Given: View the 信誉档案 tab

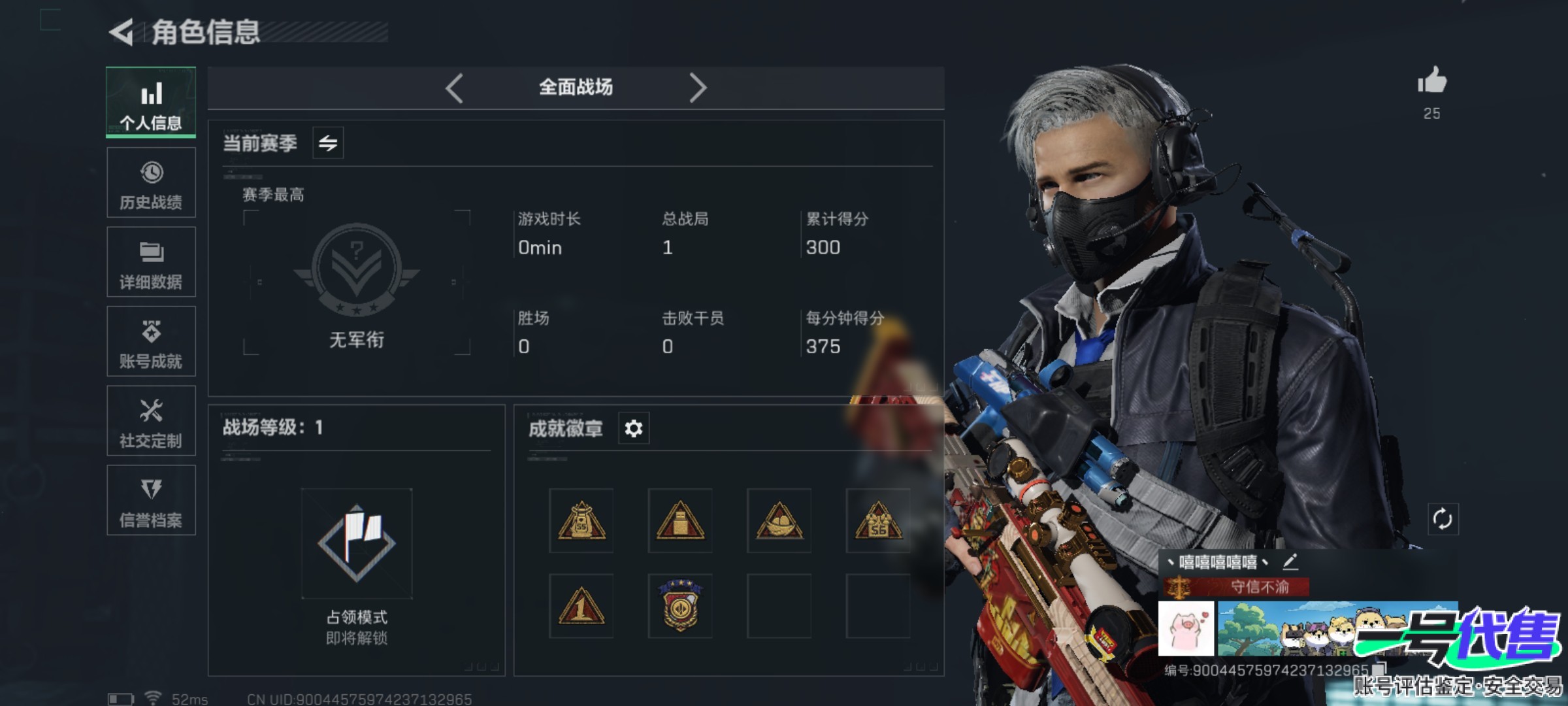Looking at the screenshot, I should click(x=151, y=501).
